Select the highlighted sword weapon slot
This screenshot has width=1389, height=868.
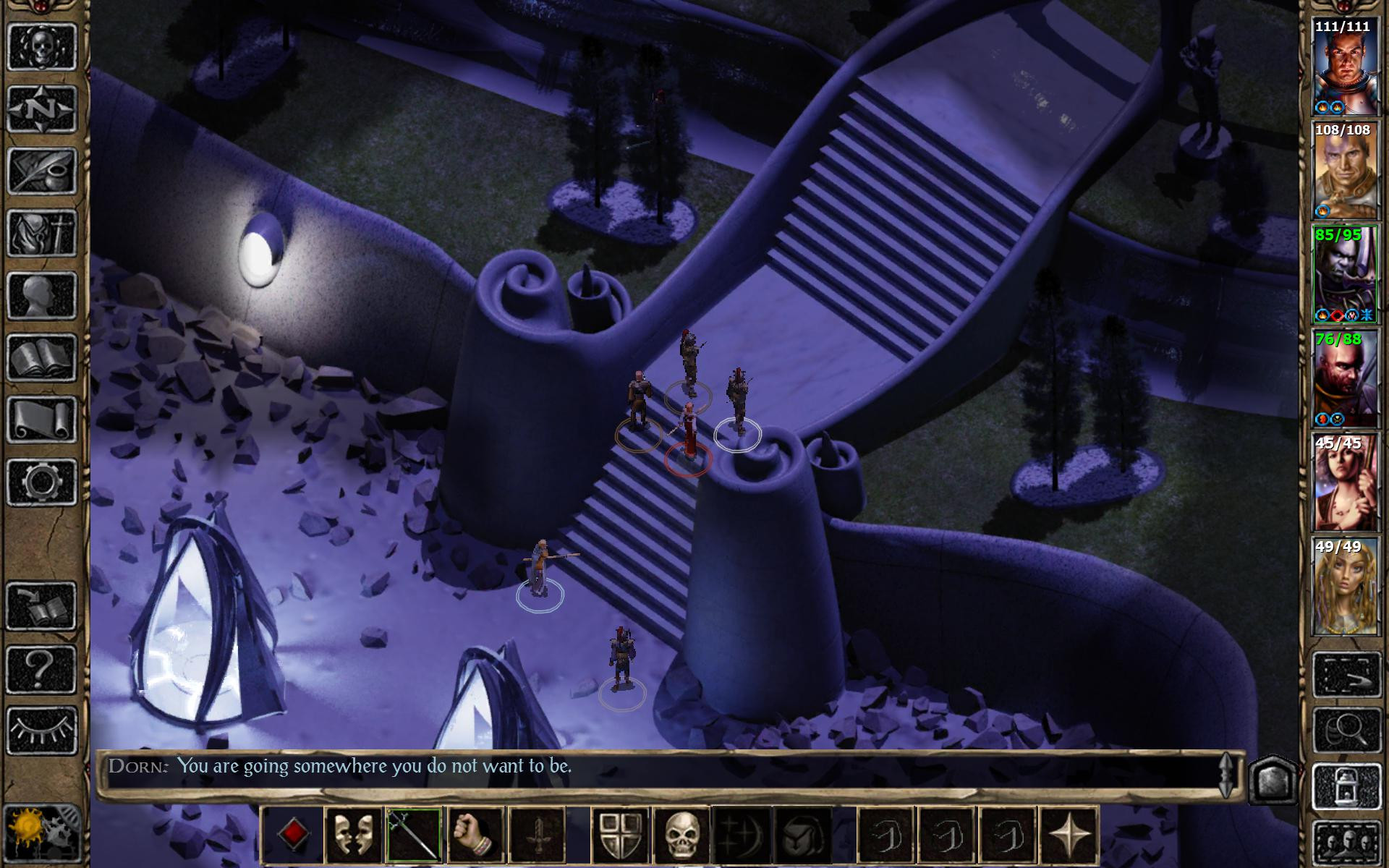[414, 835]
